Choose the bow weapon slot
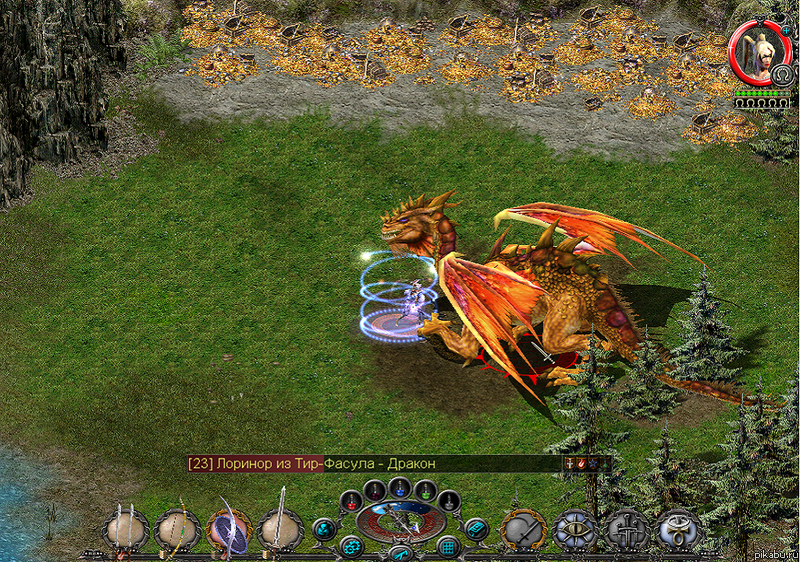 [178, 530]
